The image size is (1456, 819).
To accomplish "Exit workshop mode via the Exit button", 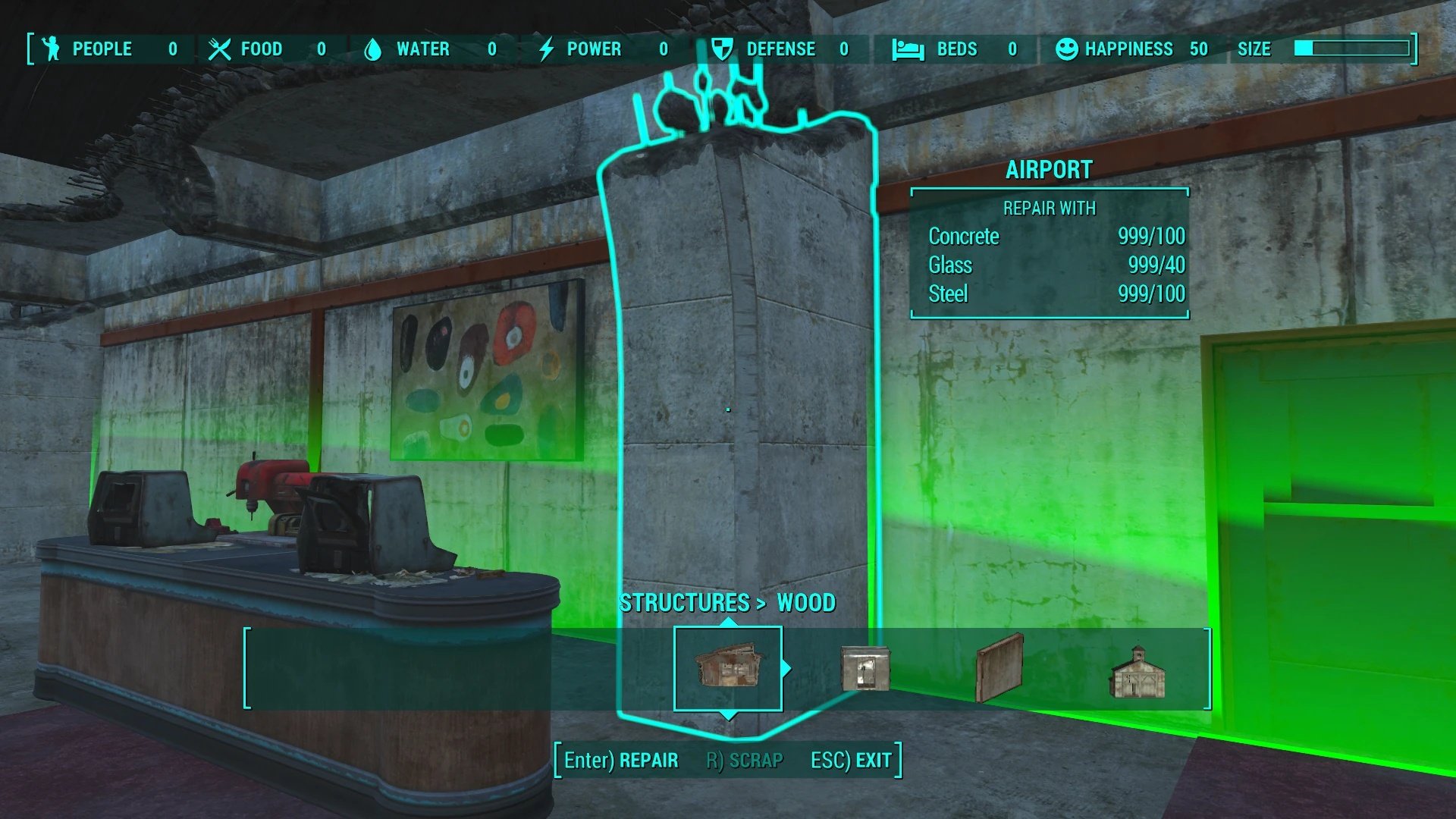I will click(x=851, y=760).
